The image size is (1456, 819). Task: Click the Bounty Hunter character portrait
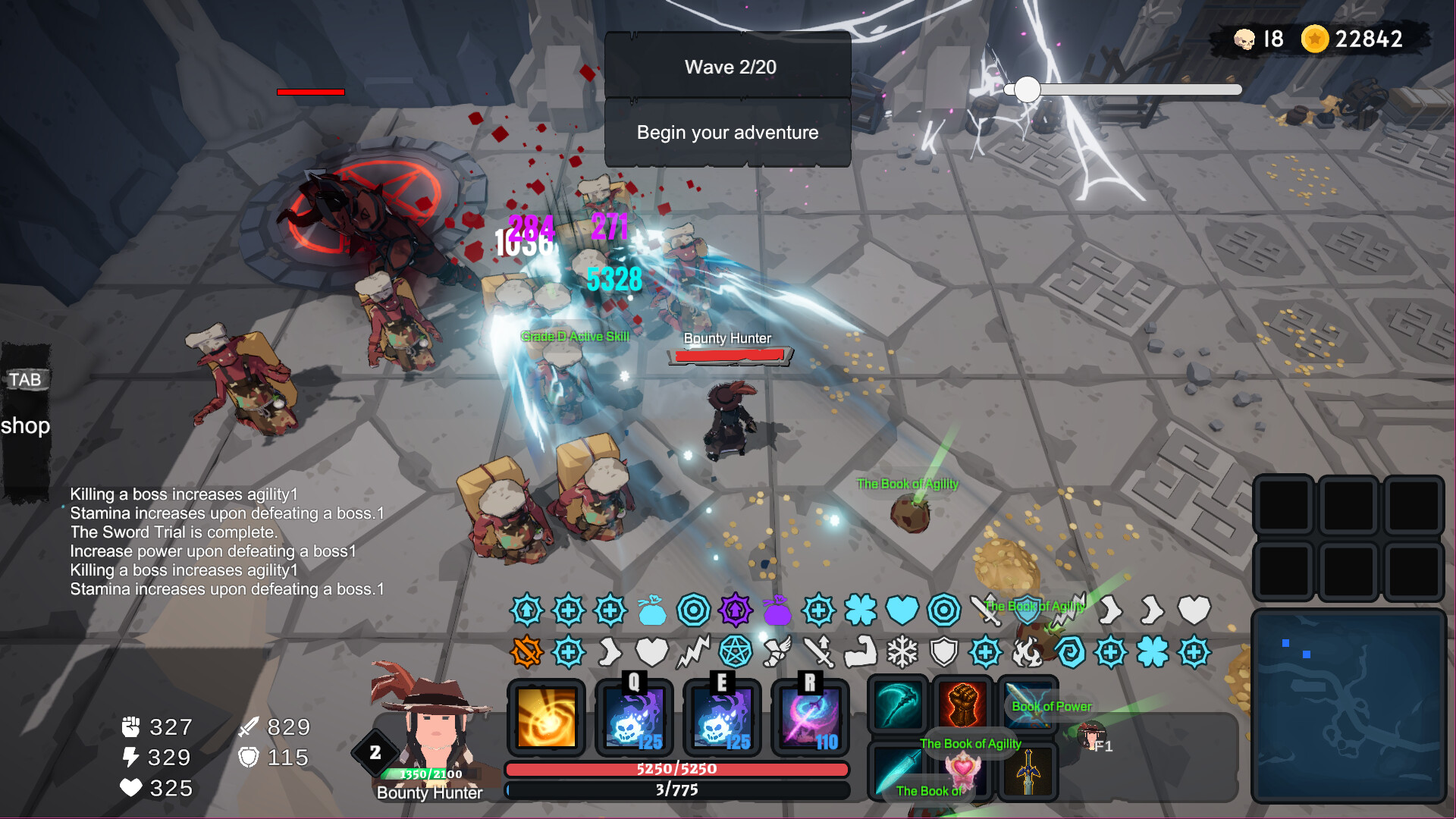432,728
